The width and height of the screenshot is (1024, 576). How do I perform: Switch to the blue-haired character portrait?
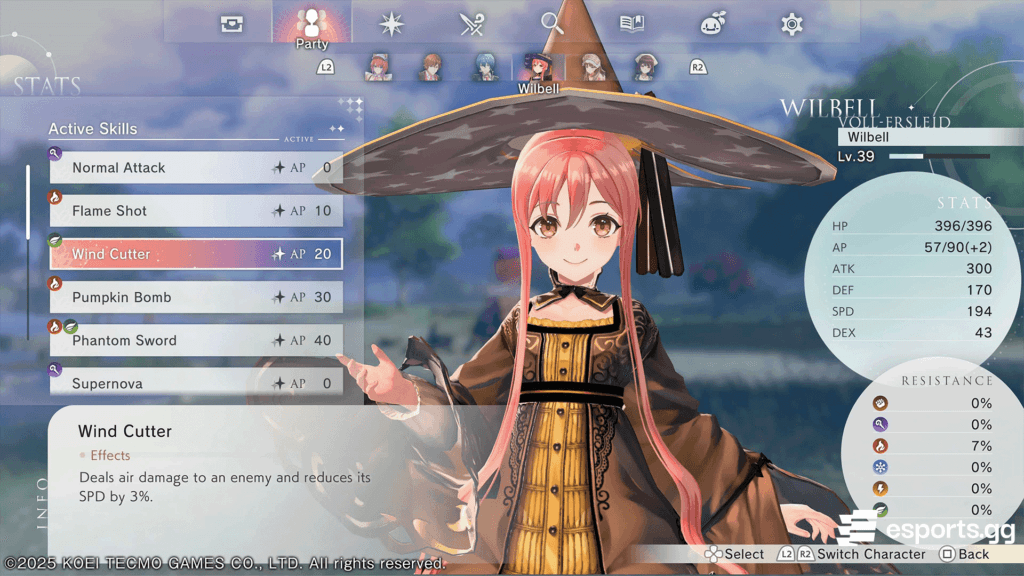pyautogui.click(x=485, y=67)
